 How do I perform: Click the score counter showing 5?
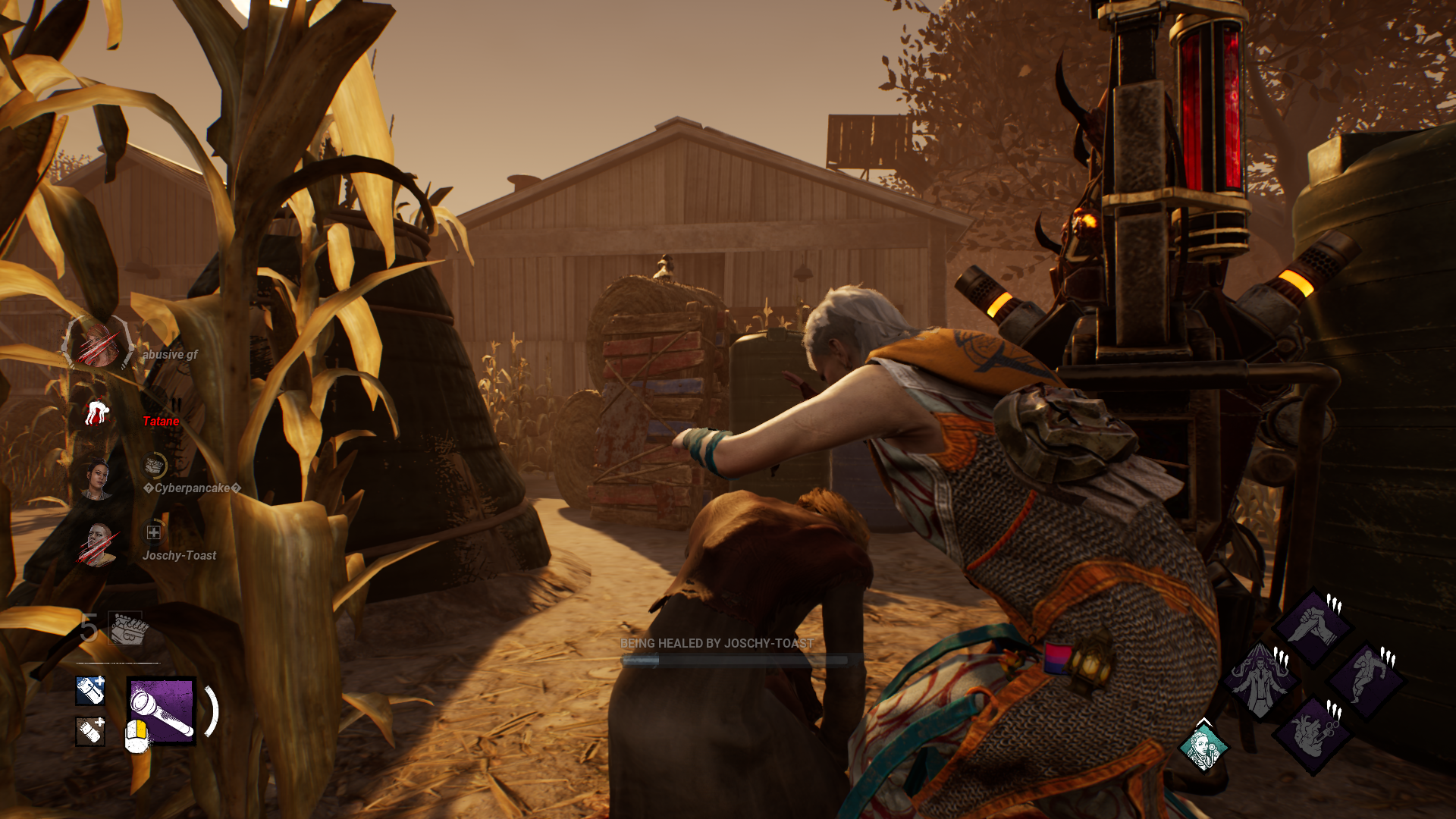88,628
